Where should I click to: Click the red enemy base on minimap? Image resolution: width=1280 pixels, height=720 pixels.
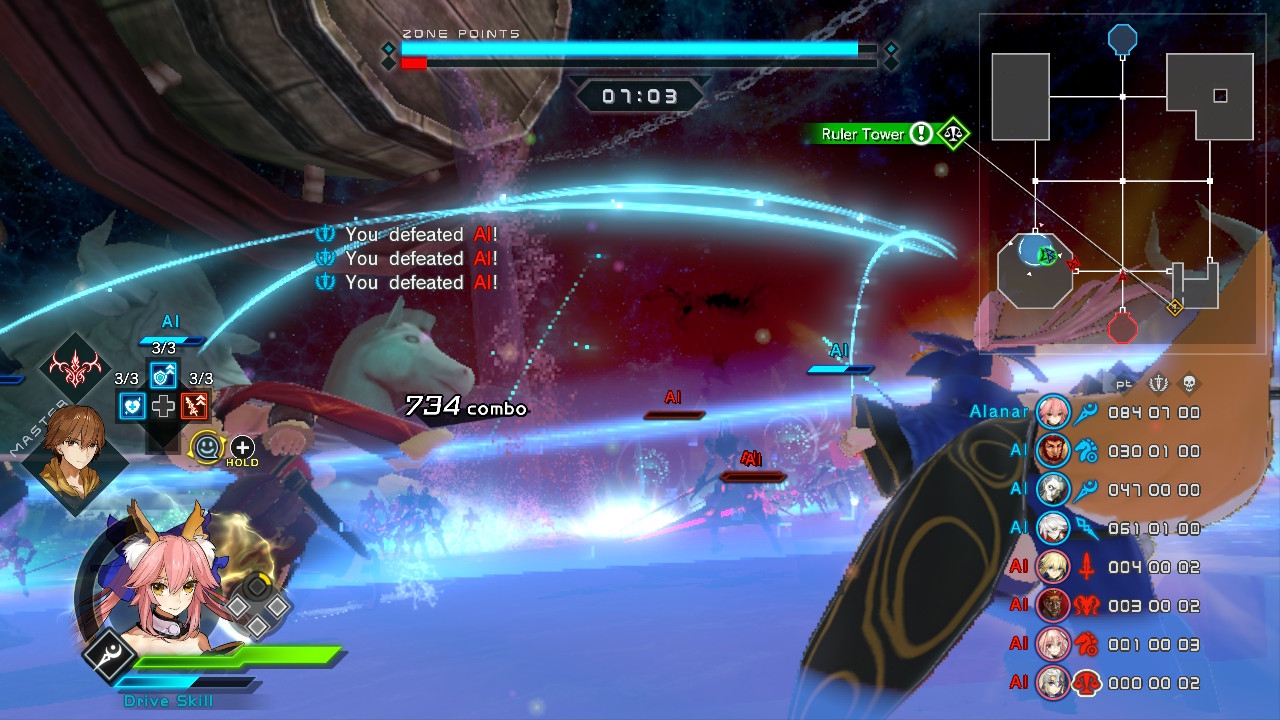coord(1123,327)
